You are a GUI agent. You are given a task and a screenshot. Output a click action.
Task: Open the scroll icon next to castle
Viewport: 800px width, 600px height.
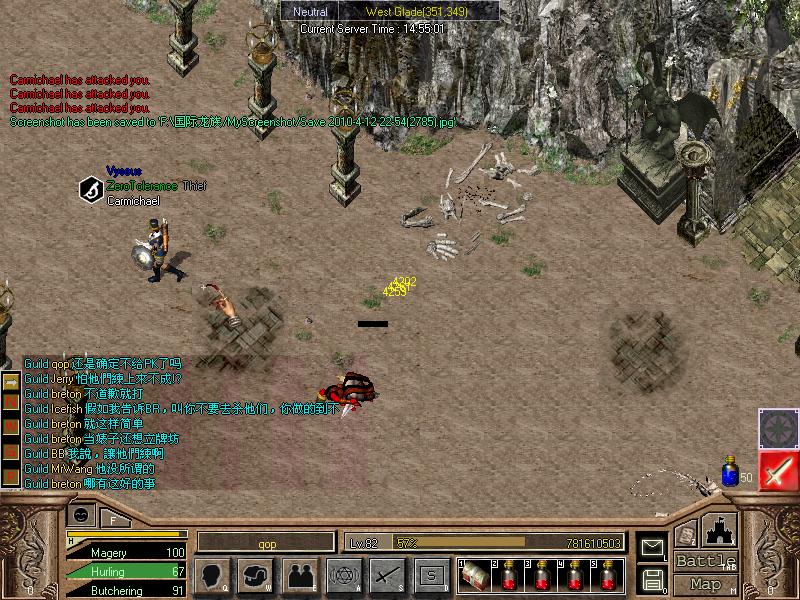(x=685, y=535)
